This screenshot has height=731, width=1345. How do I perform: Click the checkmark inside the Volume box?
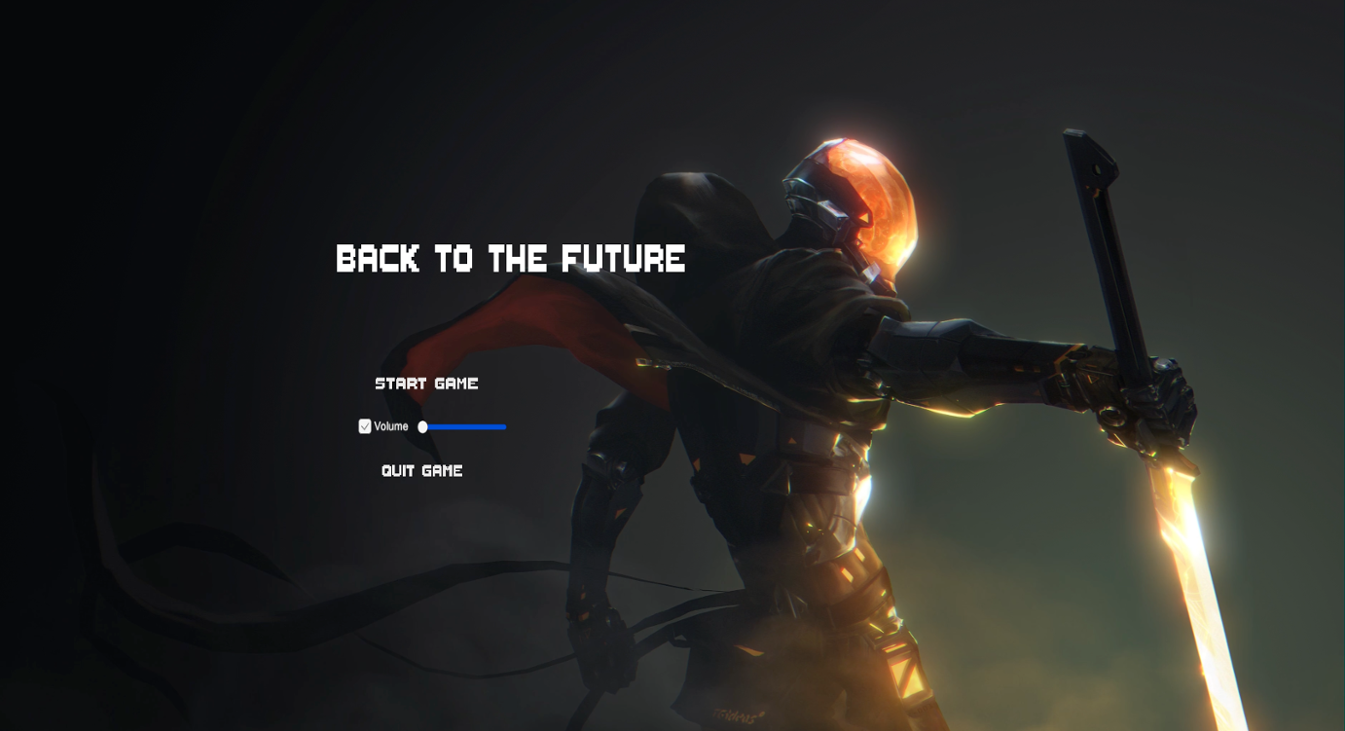click(x=365, y=426)
